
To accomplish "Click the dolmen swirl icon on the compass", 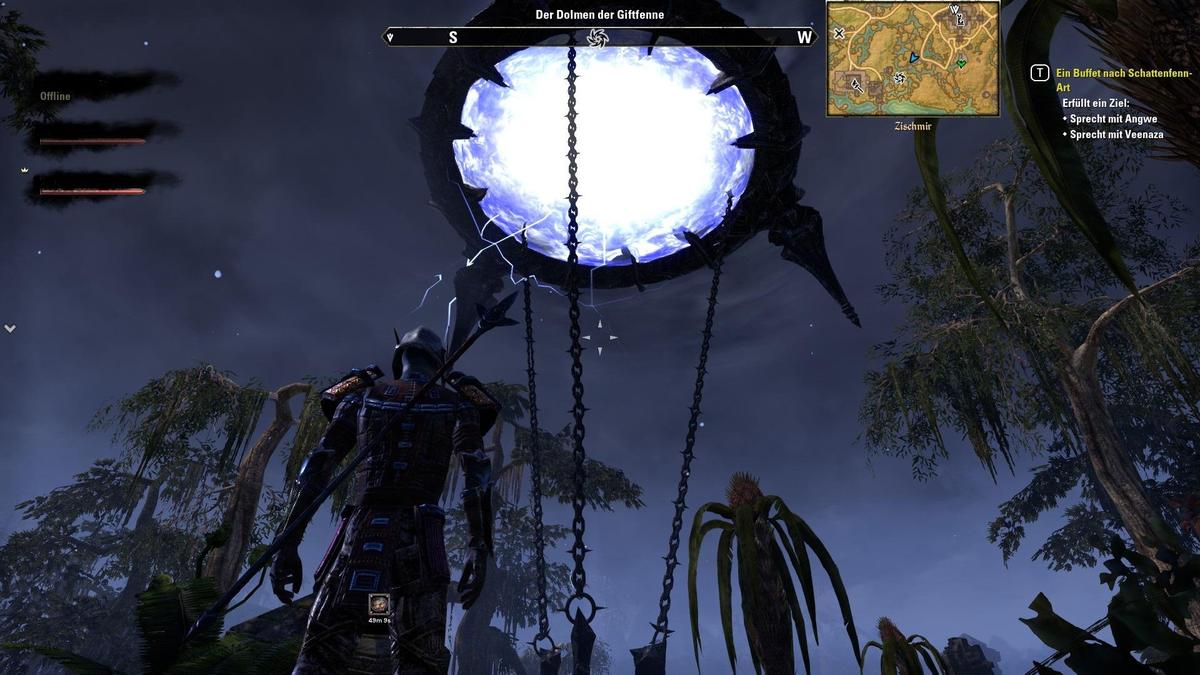I will click(x=598, y=38).
